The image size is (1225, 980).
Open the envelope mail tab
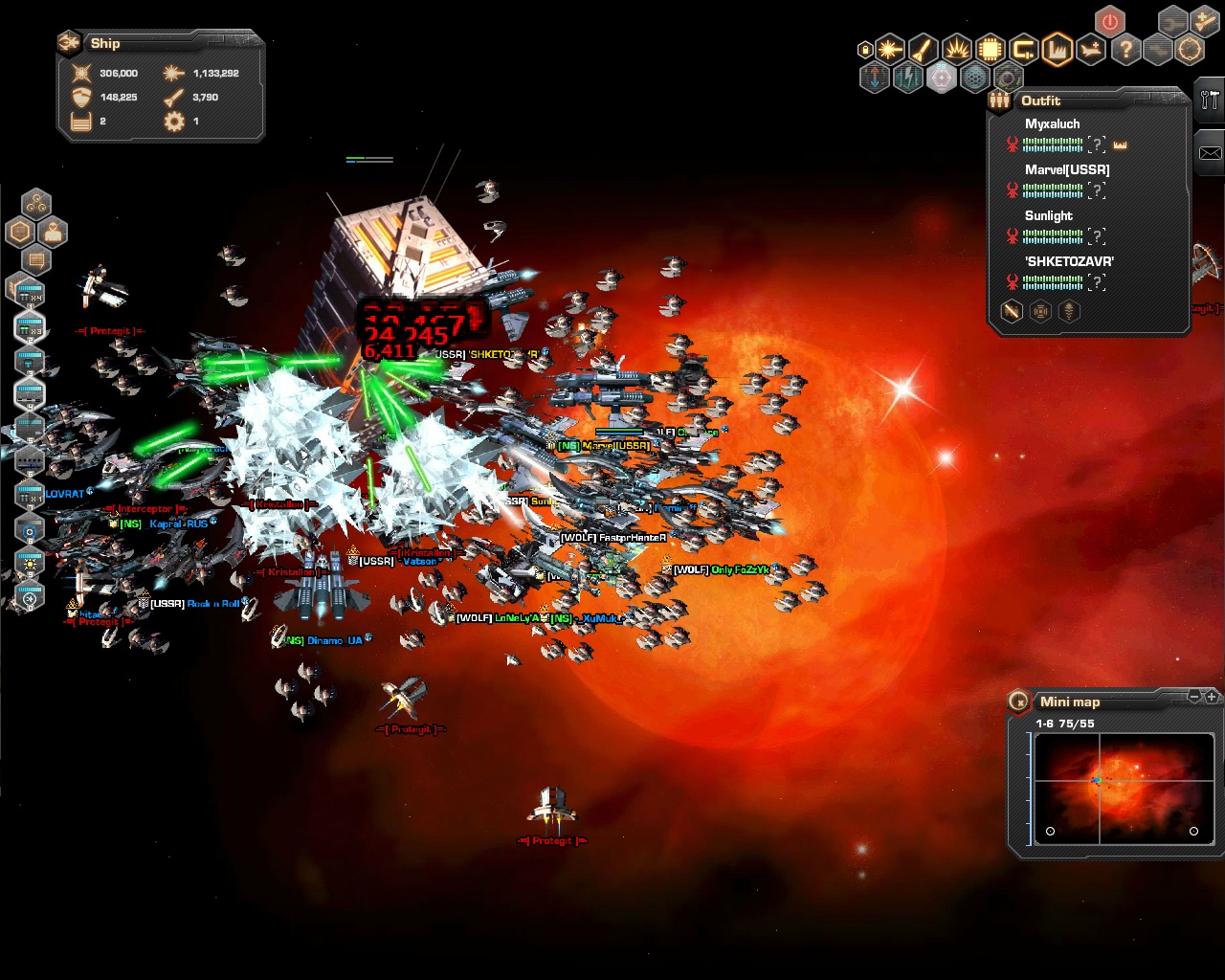coord(1210,153)
